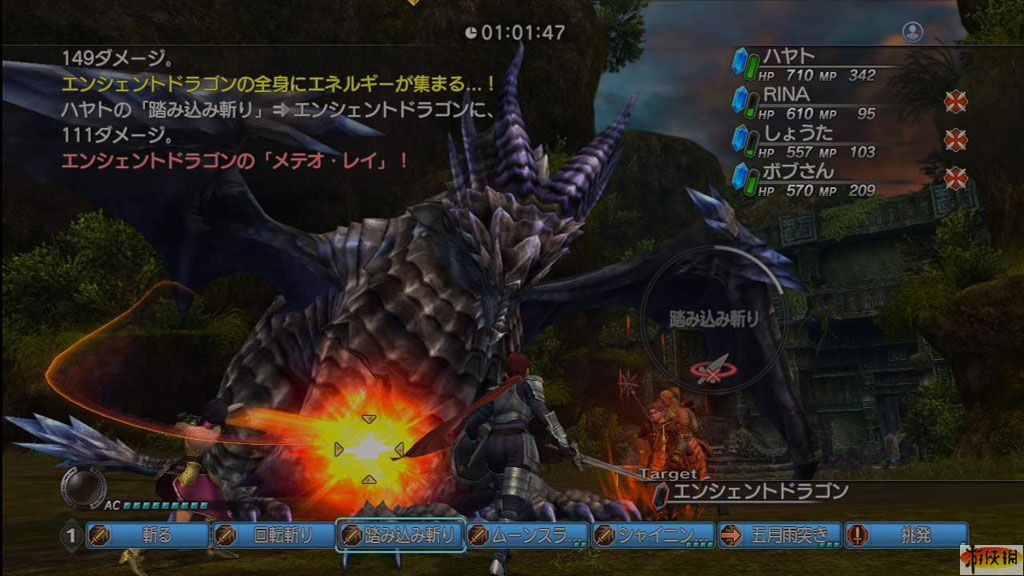Select party member ハヤト
Screen dimensions: 1024x576
[790, 57]
